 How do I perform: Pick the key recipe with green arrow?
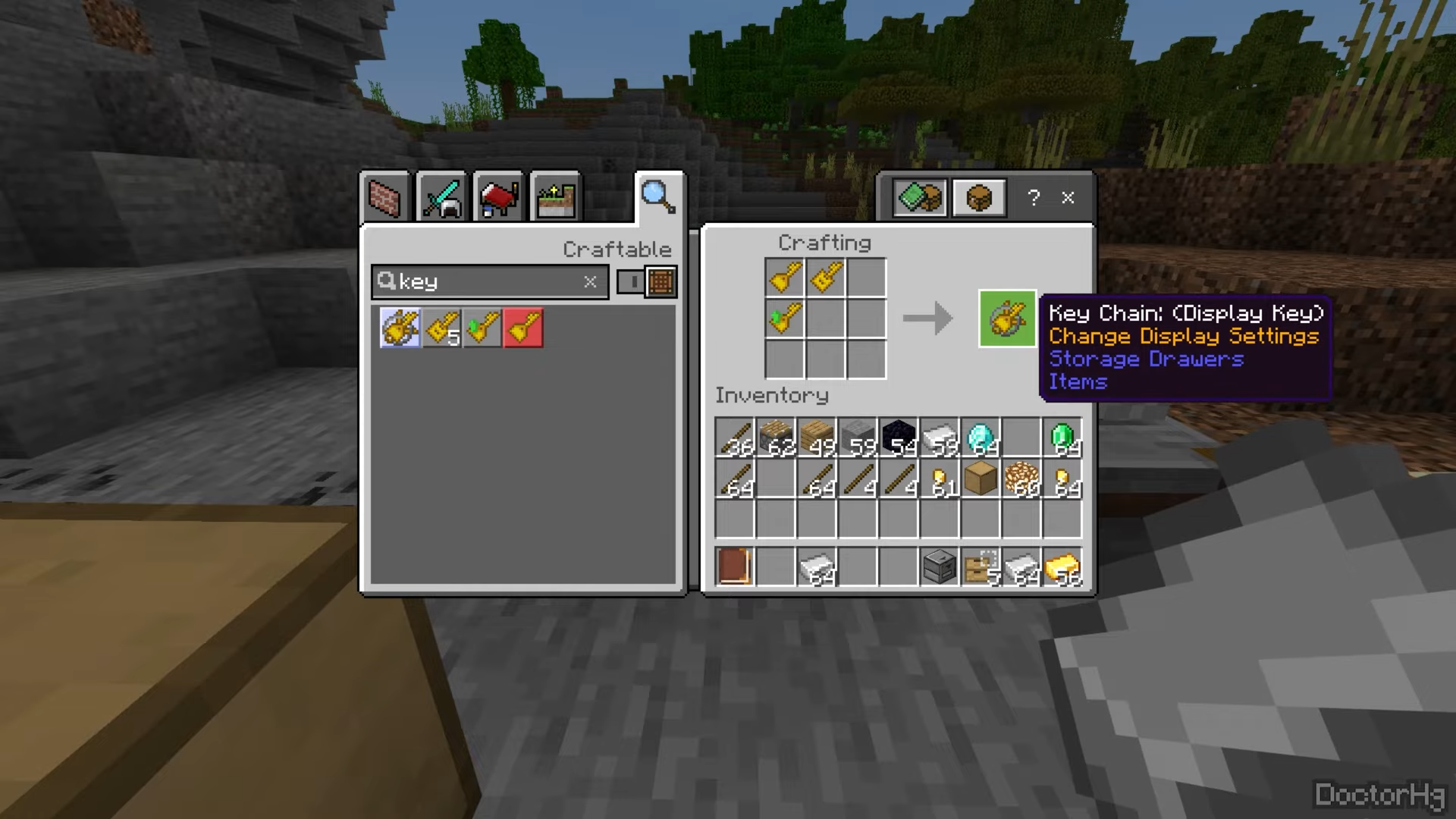(x=482, y=328)
